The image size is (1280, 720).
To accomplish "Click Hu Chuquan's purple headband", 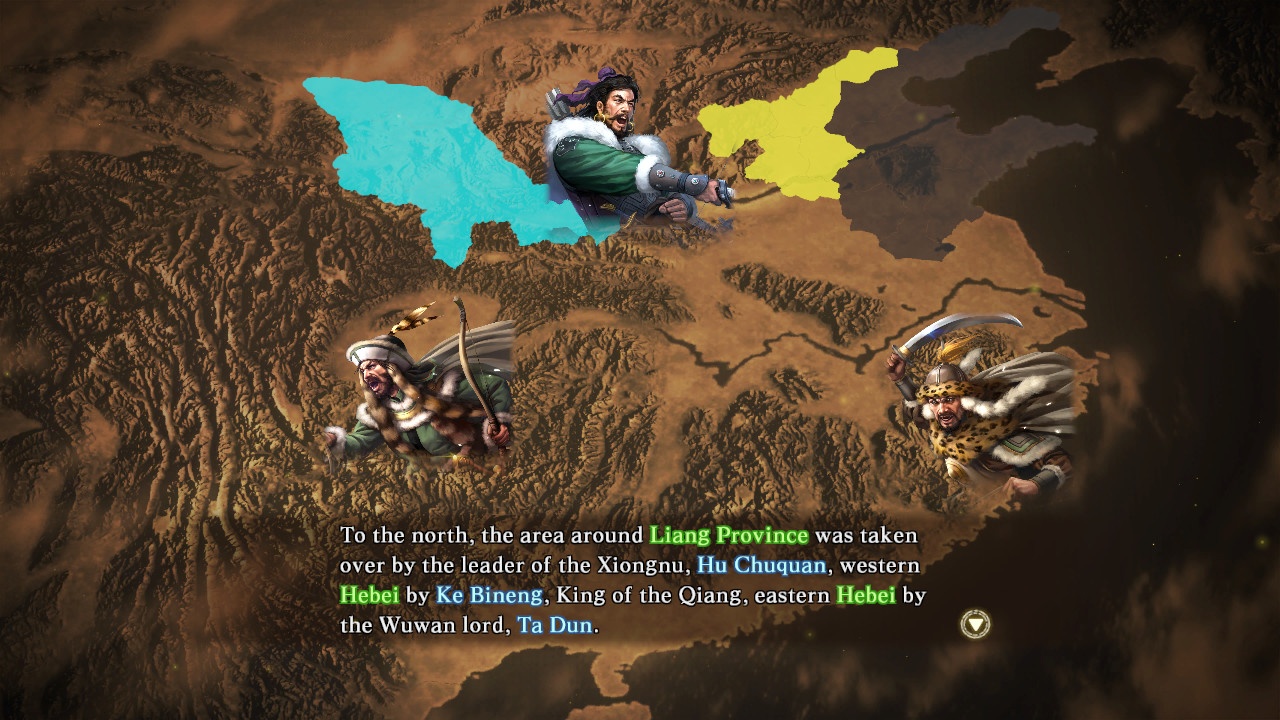I will point(600,80).
